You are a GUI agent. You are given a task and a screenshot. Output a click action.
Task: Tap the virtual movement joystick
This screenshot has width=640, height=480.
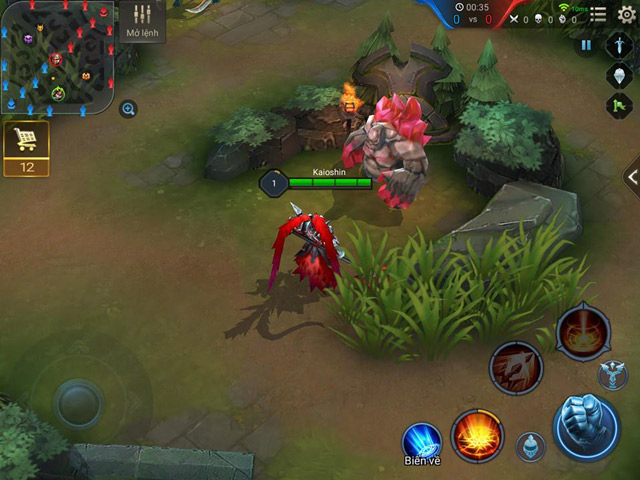pos(78,402)
